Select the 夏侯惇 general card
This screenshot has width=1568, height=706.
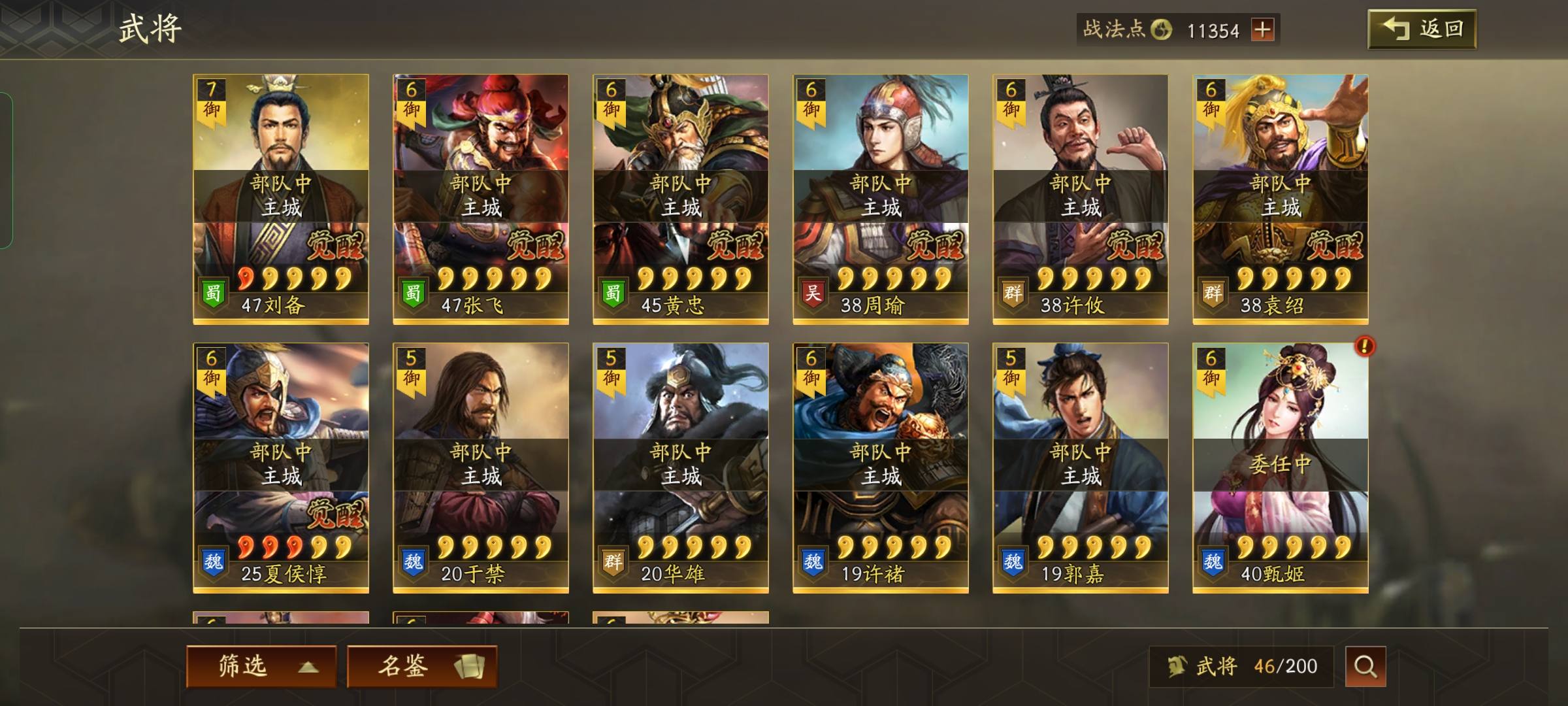pyautogui.click(x=281, y=467)
